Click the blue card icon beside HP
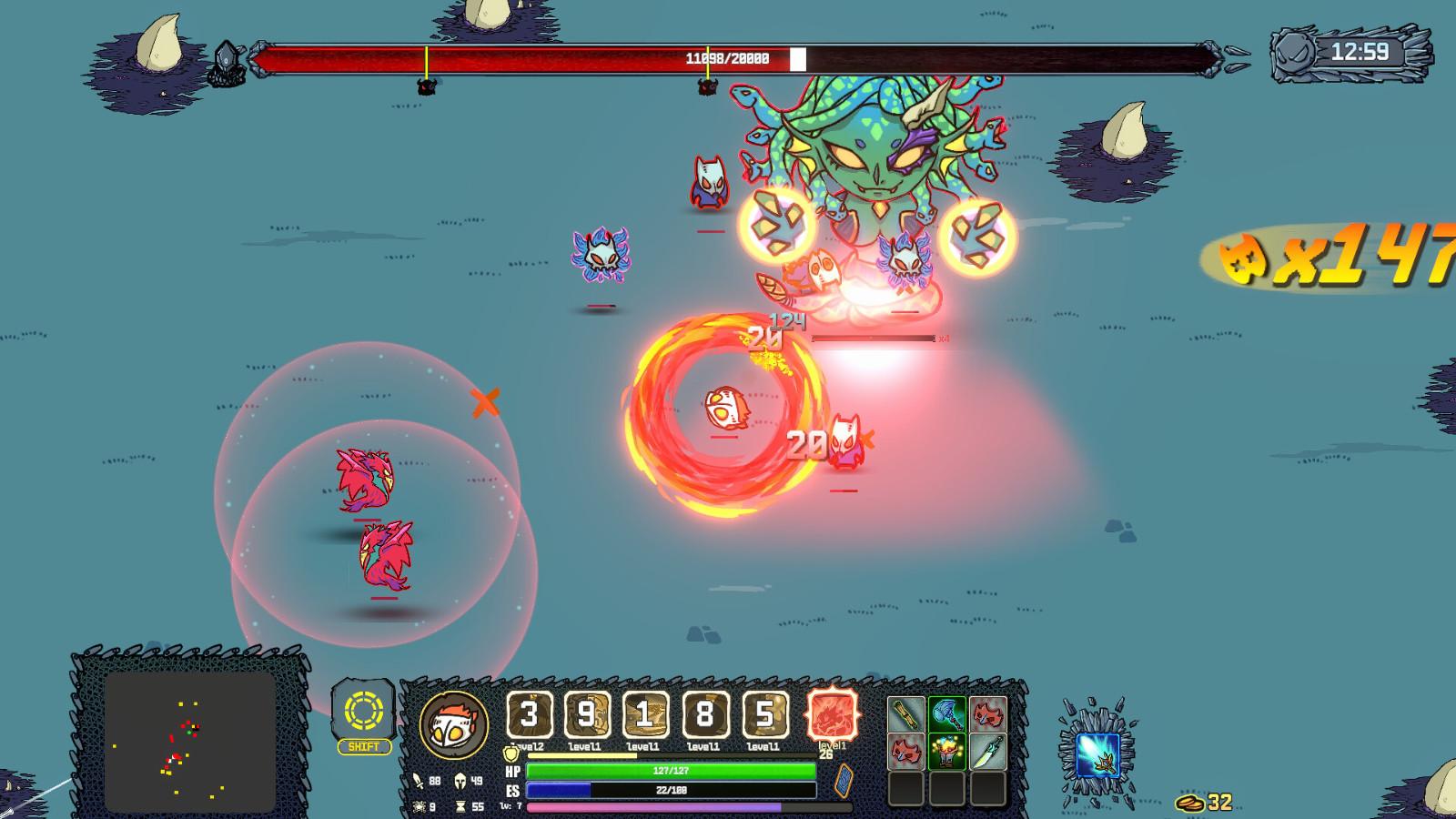Screen dimensions: 1456x819 coord(844,781)
